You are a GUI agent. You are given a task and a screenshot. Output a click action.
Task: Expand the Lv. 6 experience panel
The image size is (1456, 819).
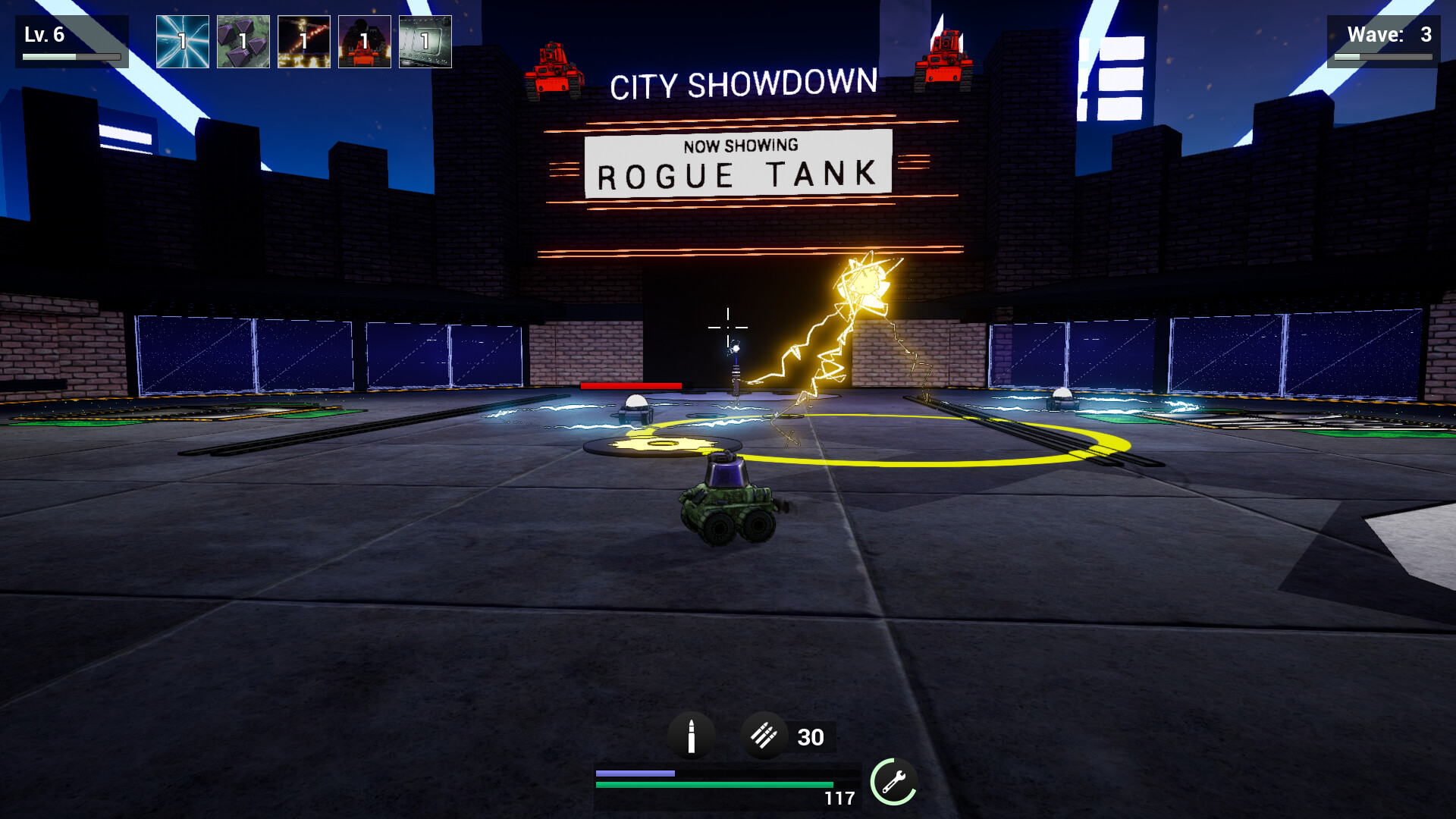[74, 39]
